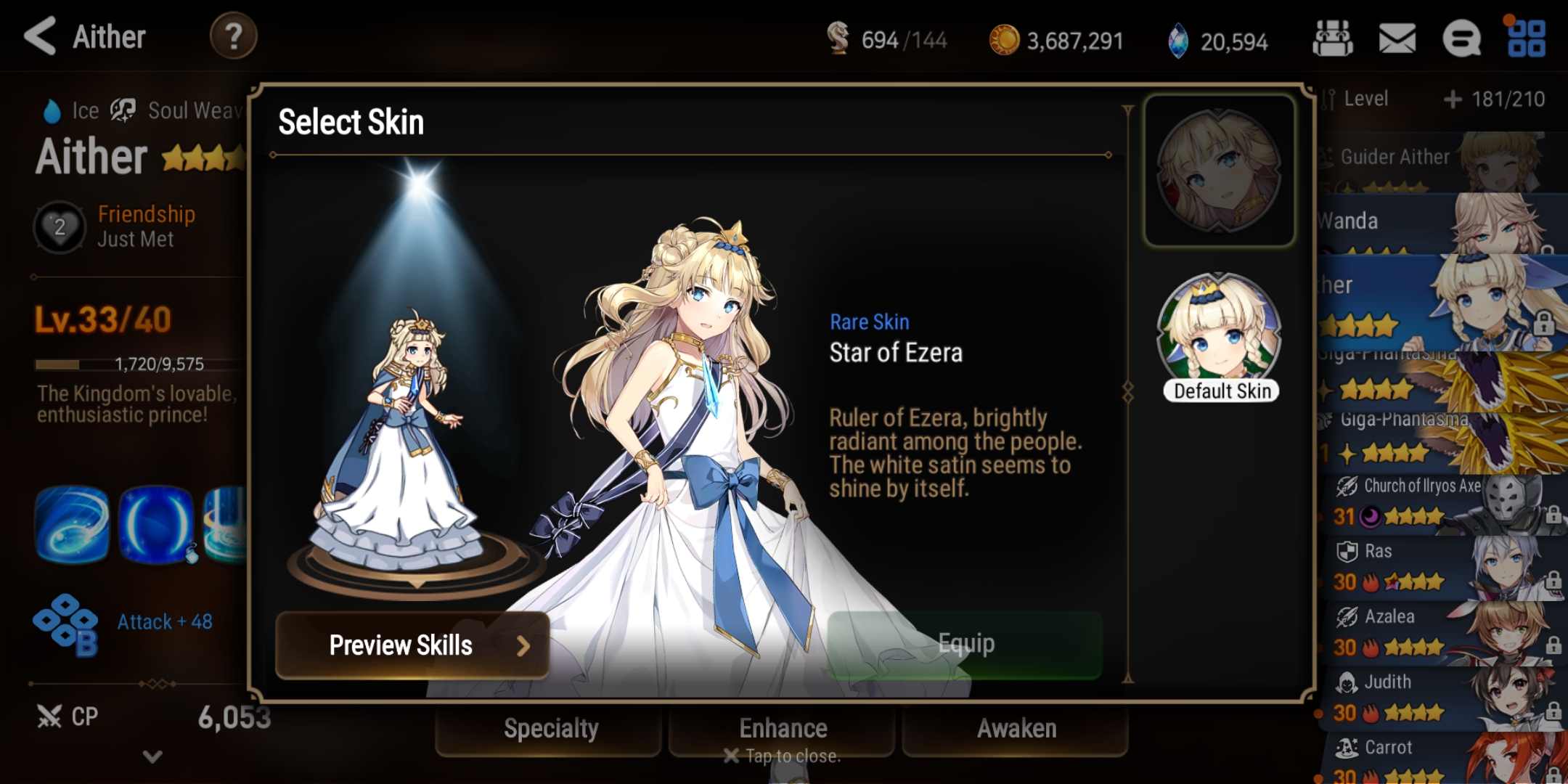The image size is (1568, 784).
Task: Select the Star of Ezera skin portrait
Action: click(1219, 171)
